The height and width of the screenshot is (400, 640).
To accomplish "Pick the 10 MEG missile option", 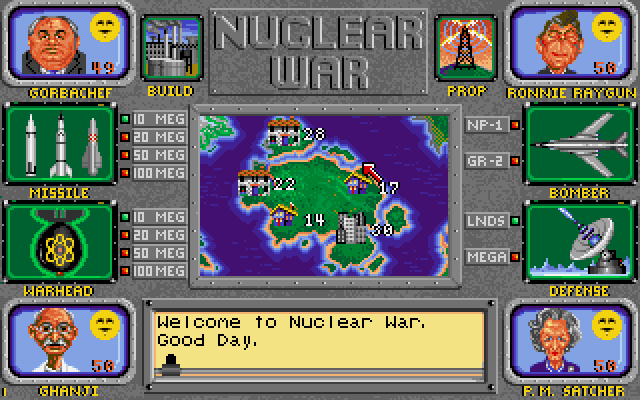I will pos(153,121).
